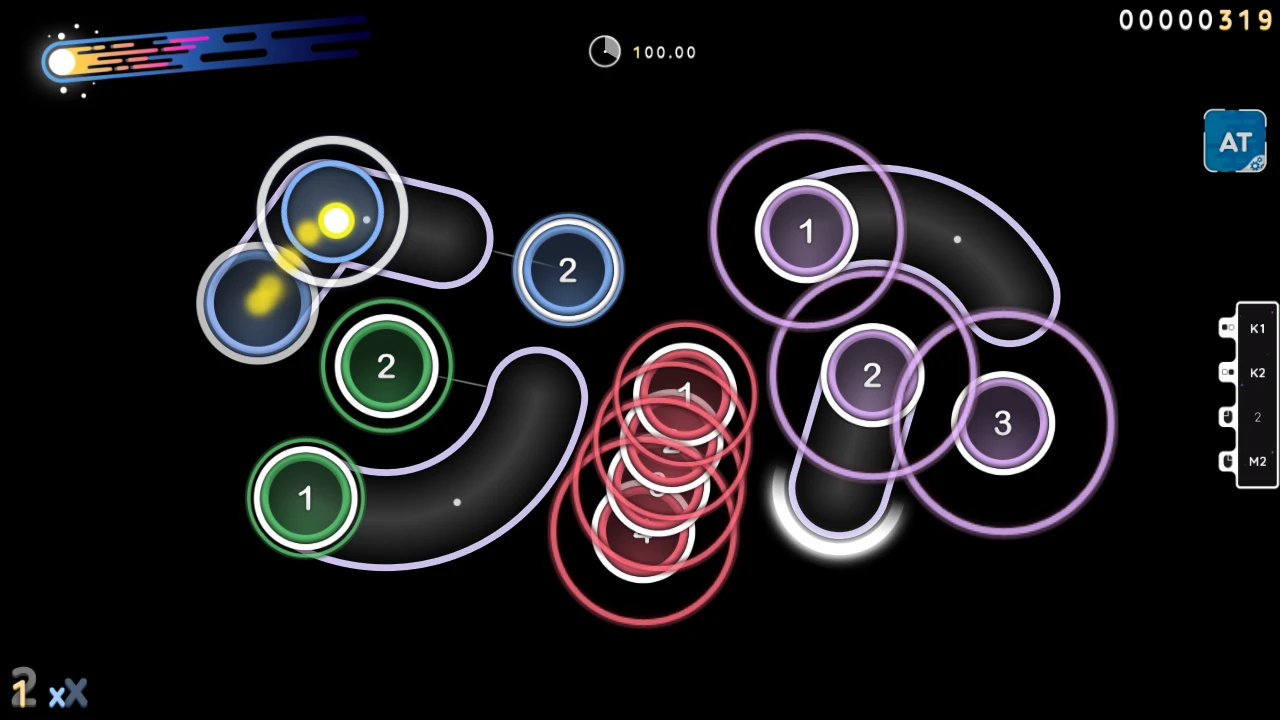This screenshot has width=1280, height=720.
Task: Click the purple slider tick dot
Action: point(957,238)
